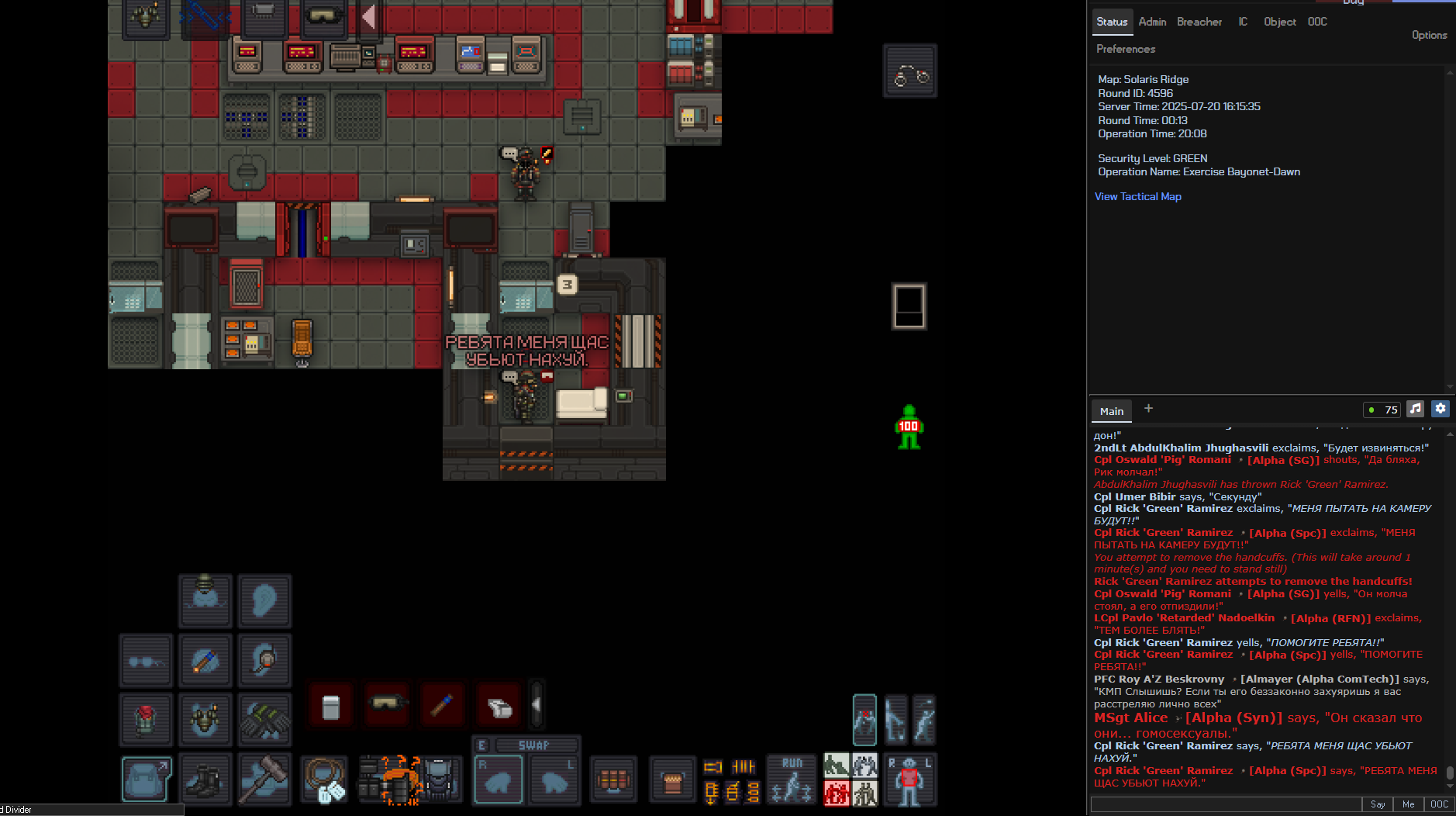Click the armor vest equipment slot
The height and width of the screenshot is (816, 1456).
[x=205, y=719]
